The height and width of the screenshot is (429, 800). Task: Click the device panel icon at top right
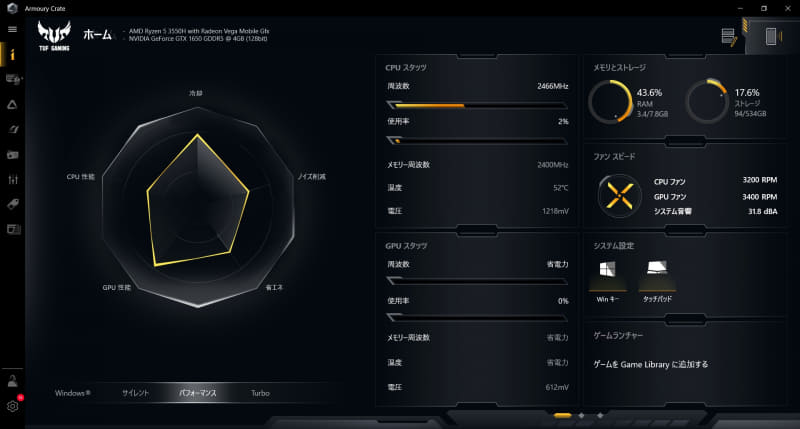point(772,36)
